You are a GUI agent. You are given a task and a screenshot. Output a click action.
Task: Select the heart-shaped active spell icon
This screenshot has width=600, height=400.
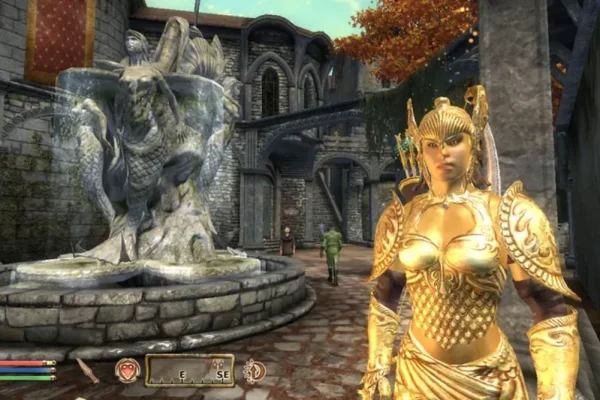click(127, 370)
